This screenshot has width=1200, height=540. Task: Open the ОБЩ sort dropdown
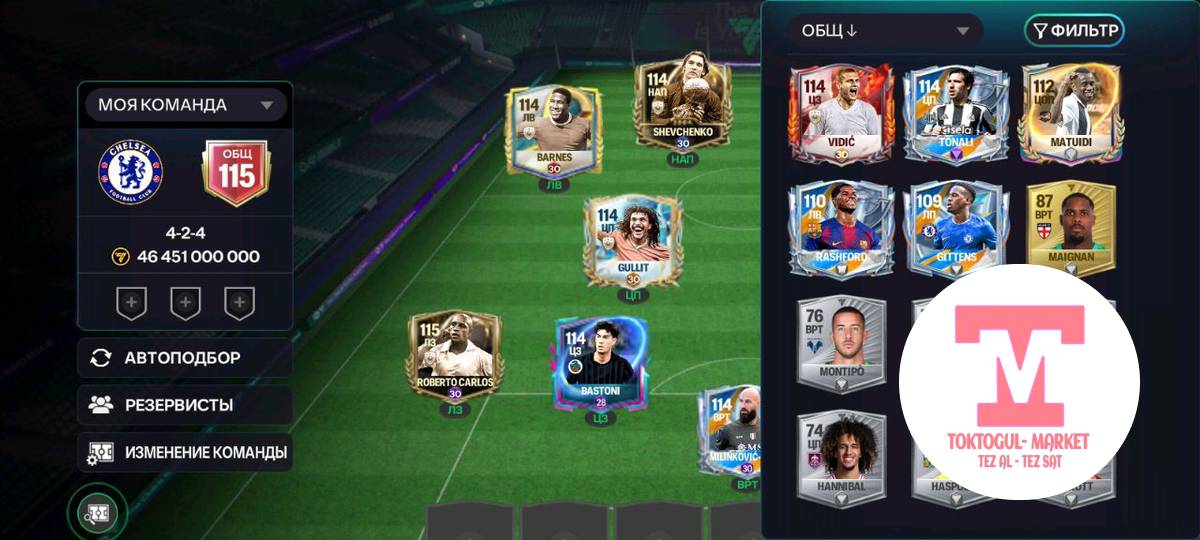885,31
